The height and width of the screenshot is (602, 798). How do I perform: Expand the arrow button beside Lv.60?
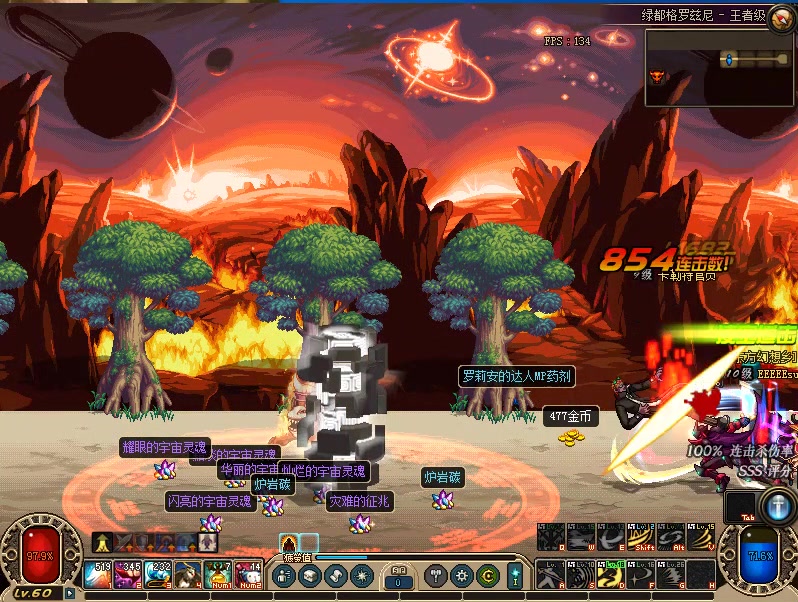click(x=69, y=592)
